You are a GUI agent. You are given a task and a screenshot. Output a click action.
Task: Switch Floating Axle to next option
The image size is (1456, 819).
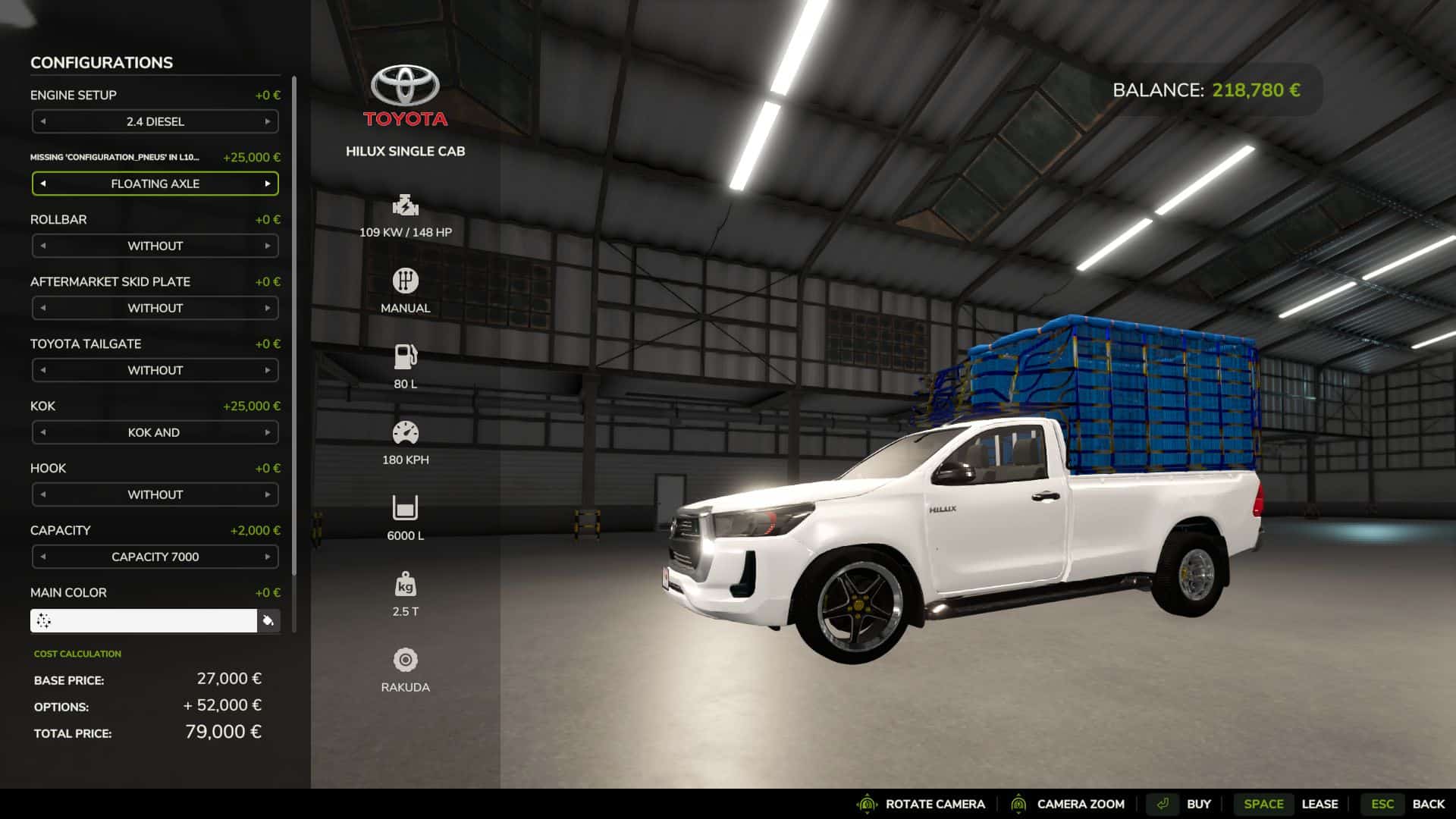[268, 184]
